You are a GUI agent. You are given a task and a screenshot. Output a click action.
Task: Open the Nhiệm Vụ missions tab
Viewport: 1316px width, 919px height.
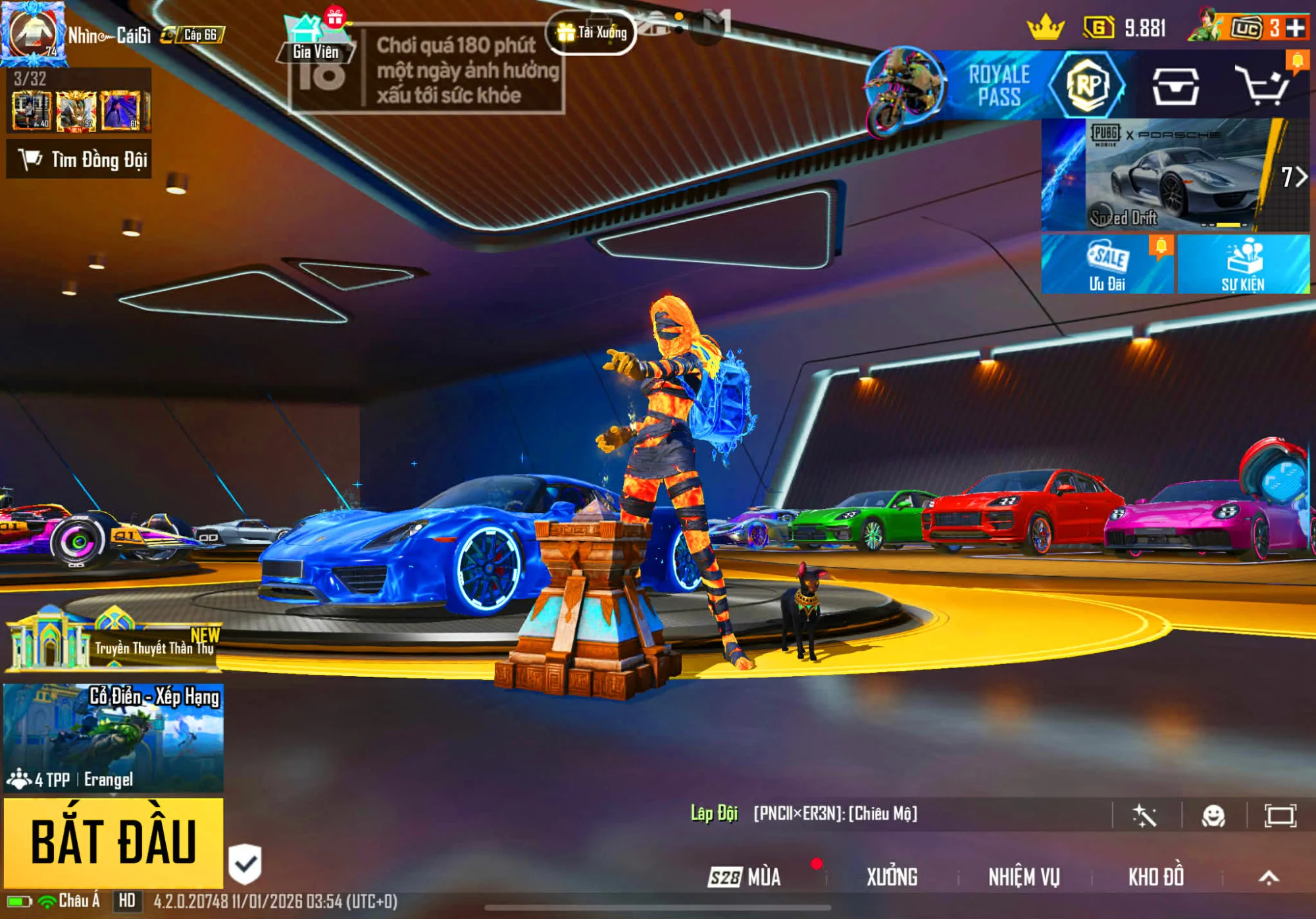(x=1024, y=877)
